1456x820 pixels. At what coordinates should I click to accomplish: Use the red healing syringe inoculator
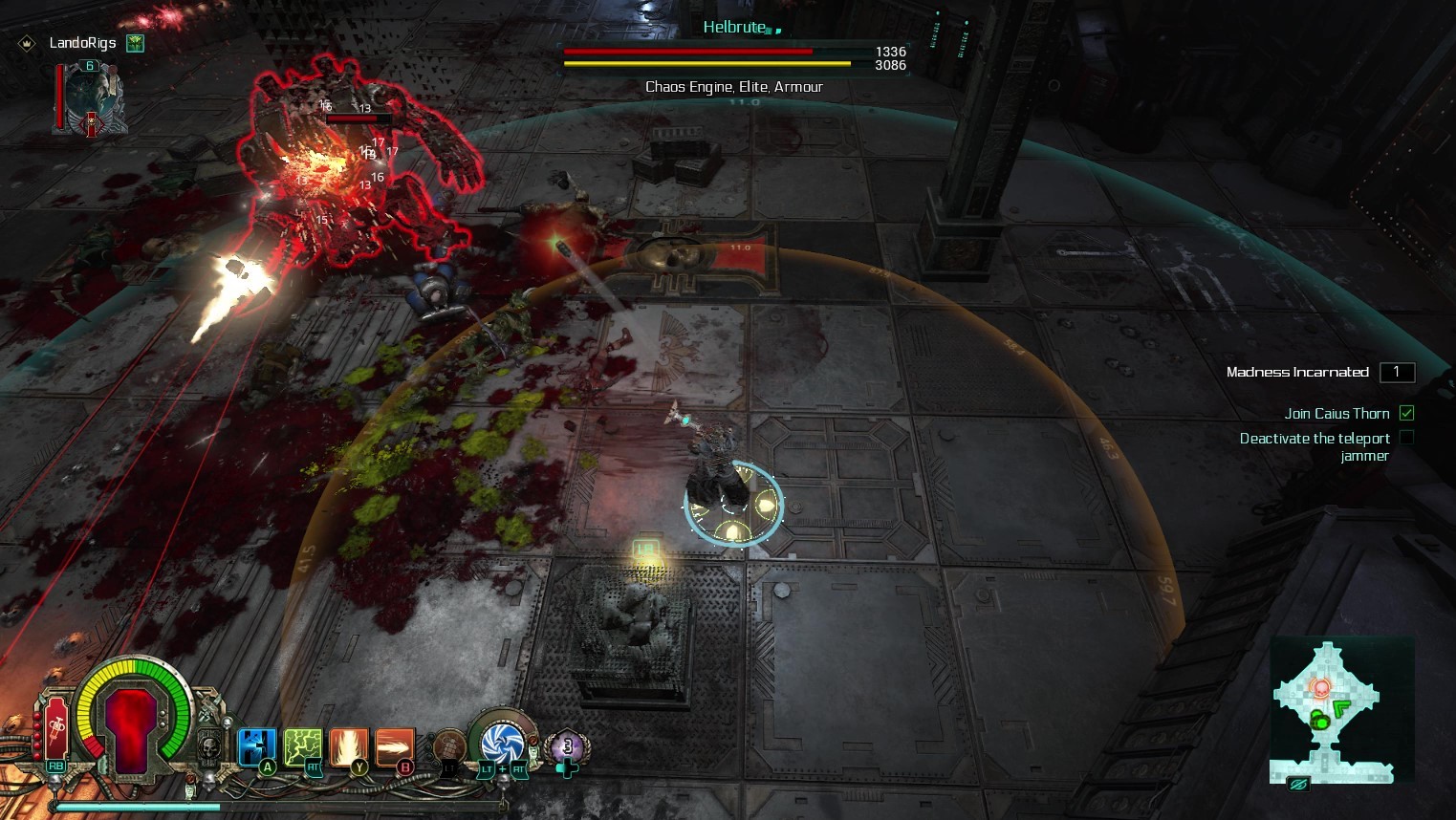click(55, 728)
